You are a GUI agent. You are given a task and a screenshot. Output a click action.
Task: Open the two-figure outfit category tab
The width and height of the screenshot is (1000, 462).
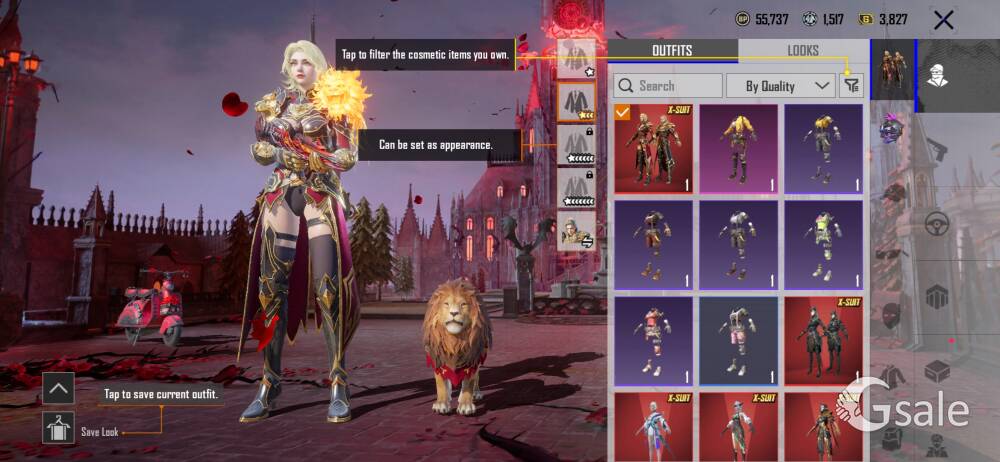tap(893, 70)
